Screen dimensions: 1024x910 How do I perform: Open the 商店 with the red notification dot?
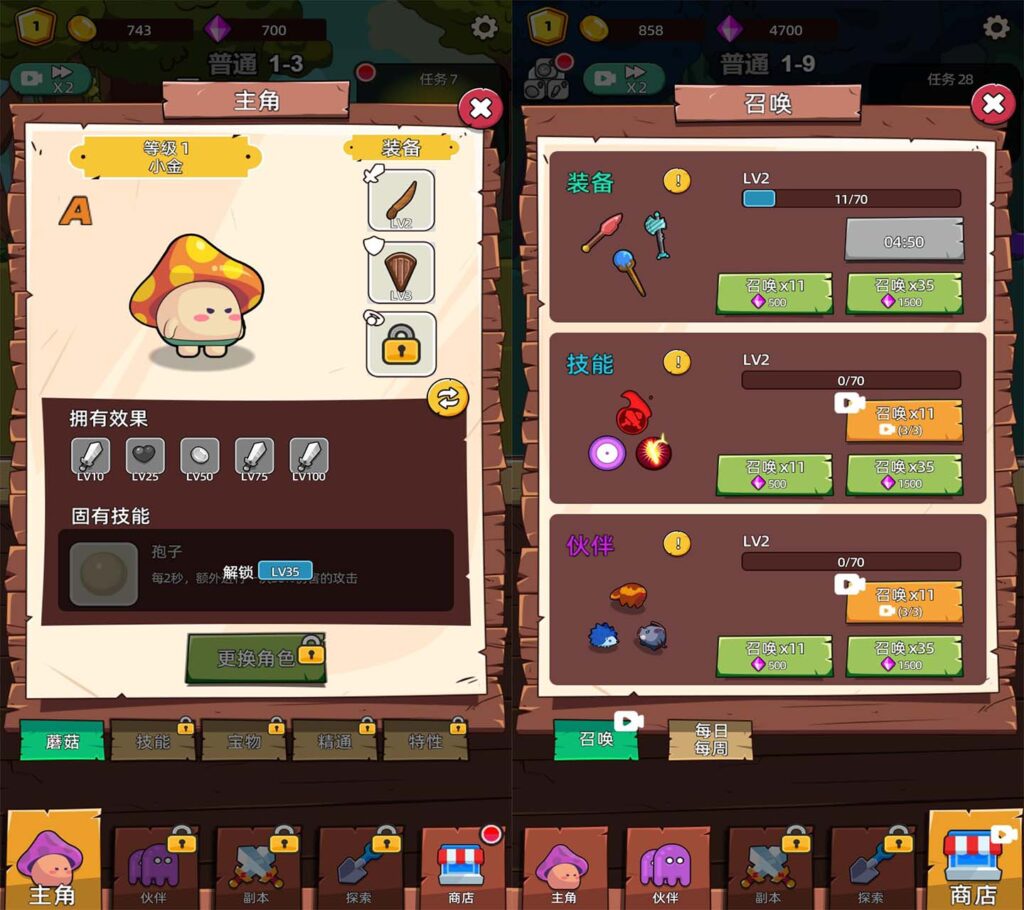click(x=461, y=866)
